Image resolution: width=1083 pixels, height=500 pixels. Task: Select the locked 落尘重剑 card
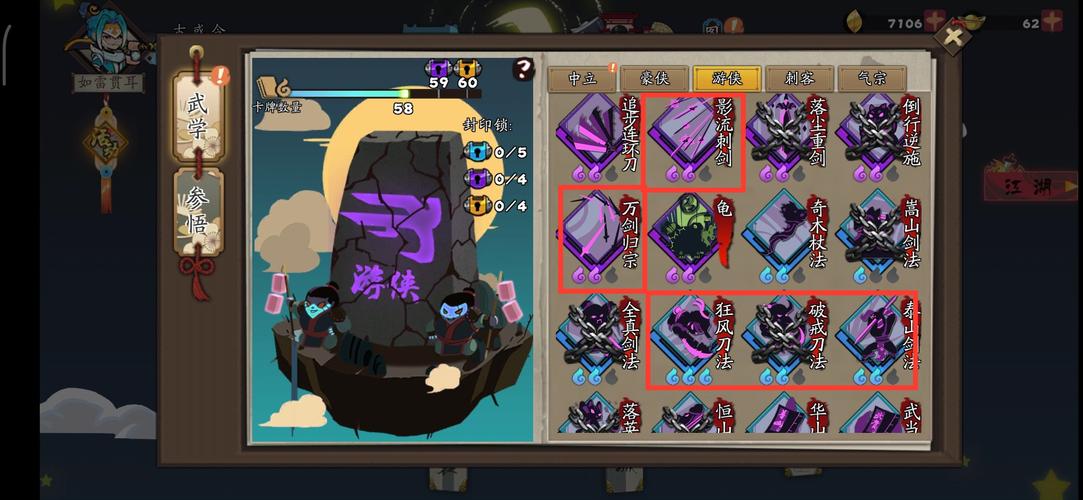pyautogui.click(x=787, y=139)
